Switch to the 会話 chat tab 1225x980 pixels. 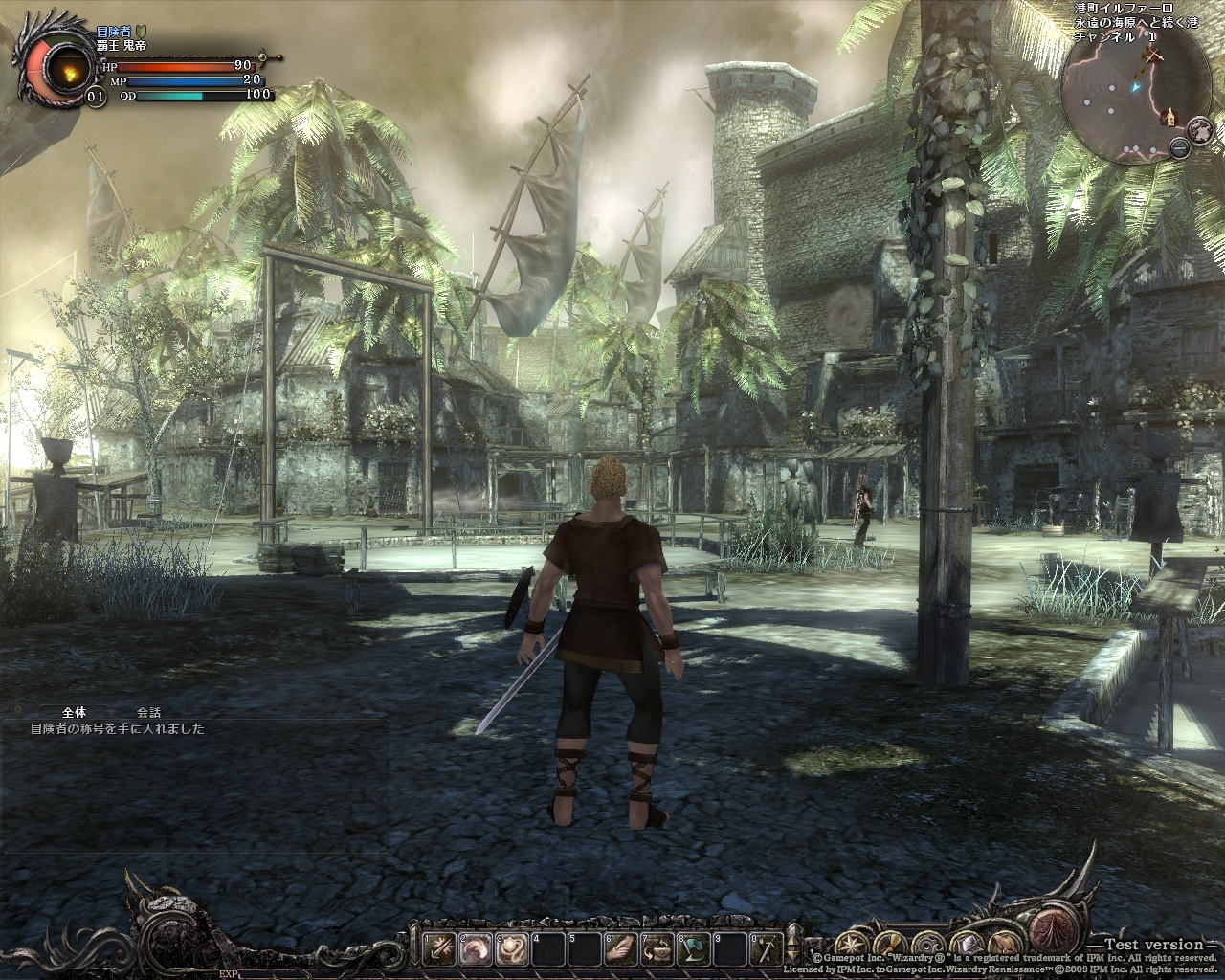tap(148, 712)
